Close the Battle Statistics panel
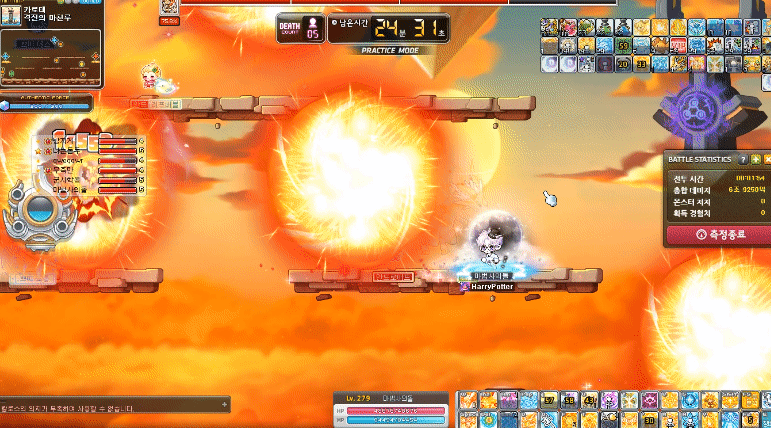The height and width of the screenshot is (428, 771). tap(767, 159)
